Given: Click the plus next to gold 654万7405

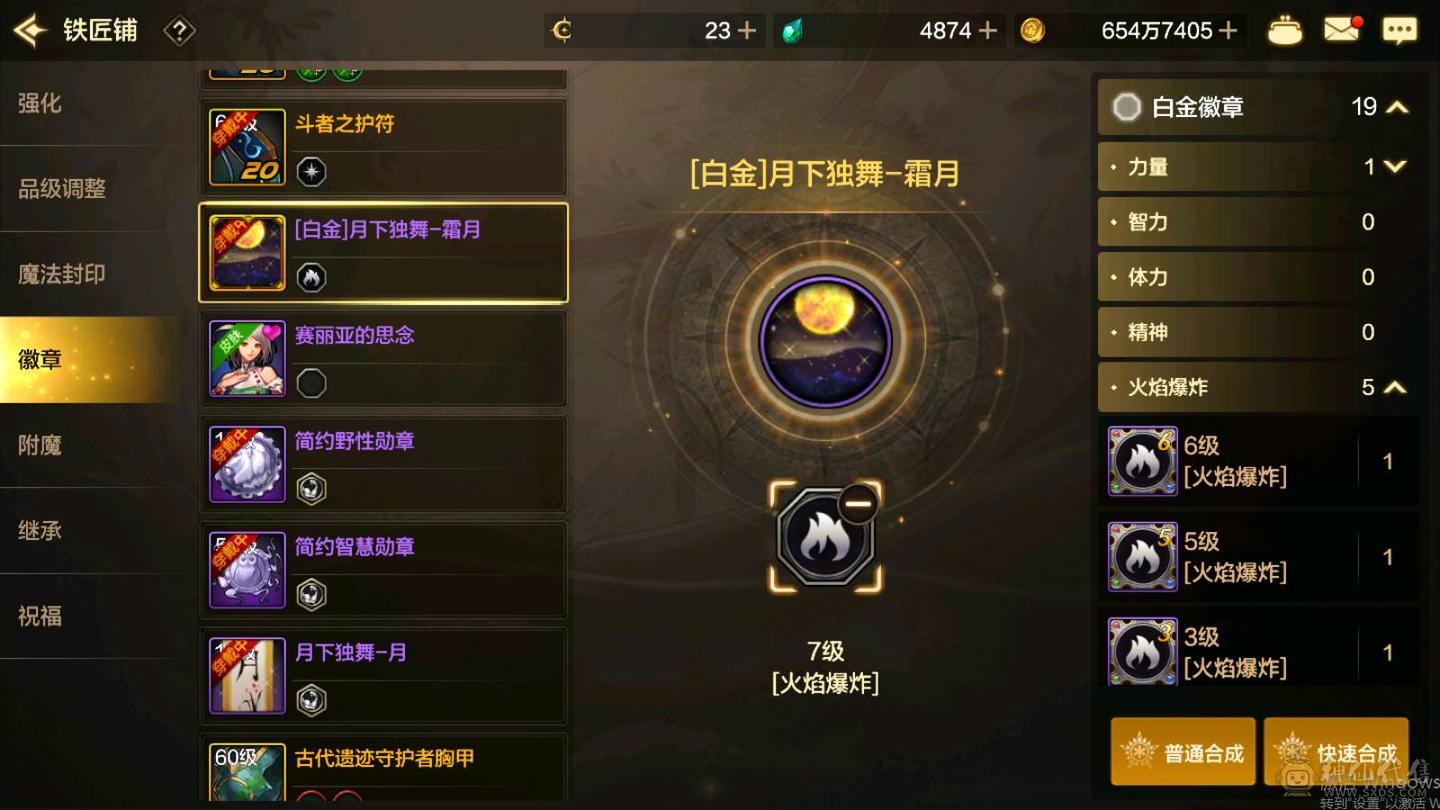Looking at the screenshot, I should click(x=1229, y=30).
